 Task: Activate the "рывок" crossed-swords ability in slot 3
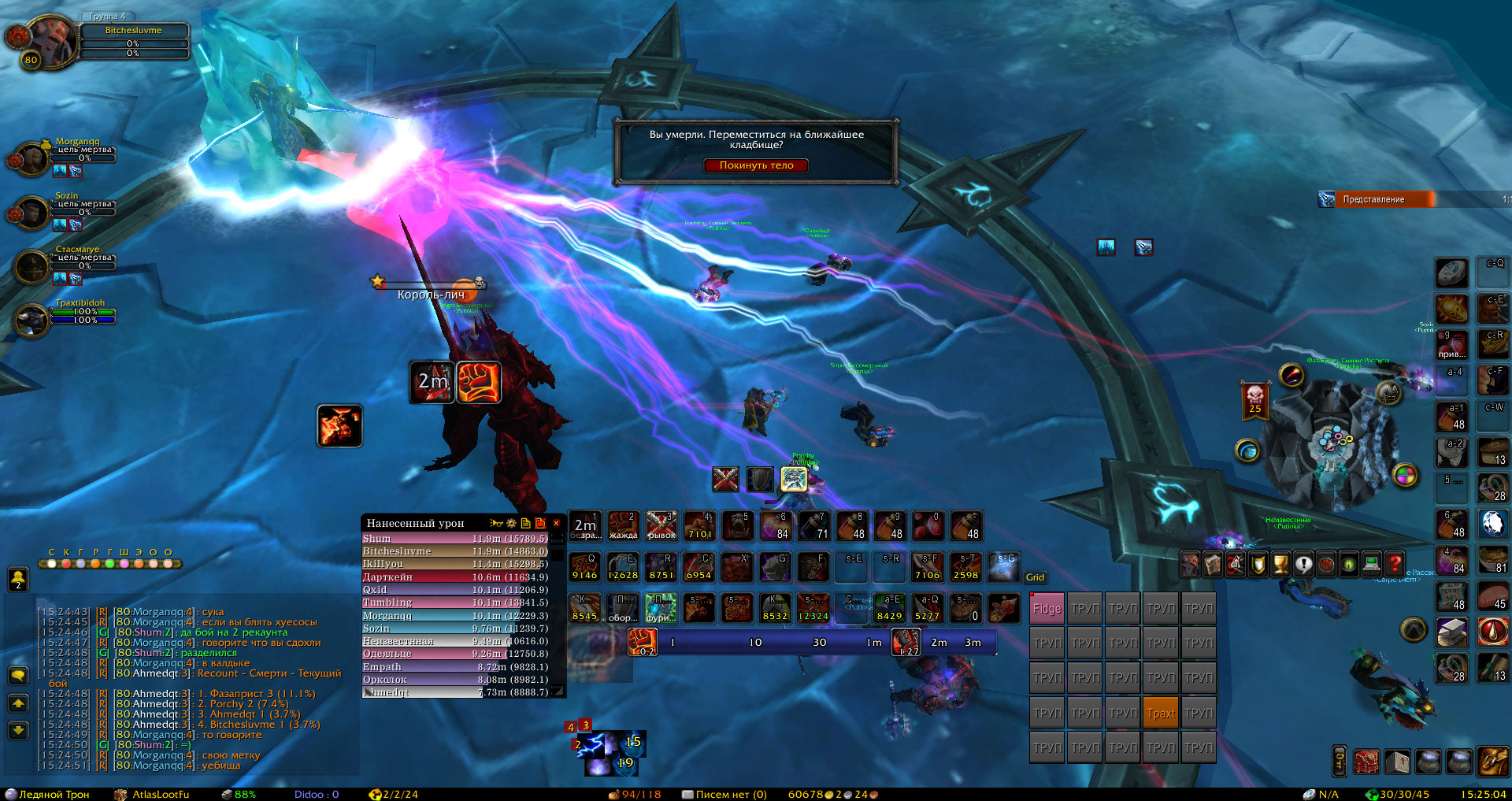[661, 526]
